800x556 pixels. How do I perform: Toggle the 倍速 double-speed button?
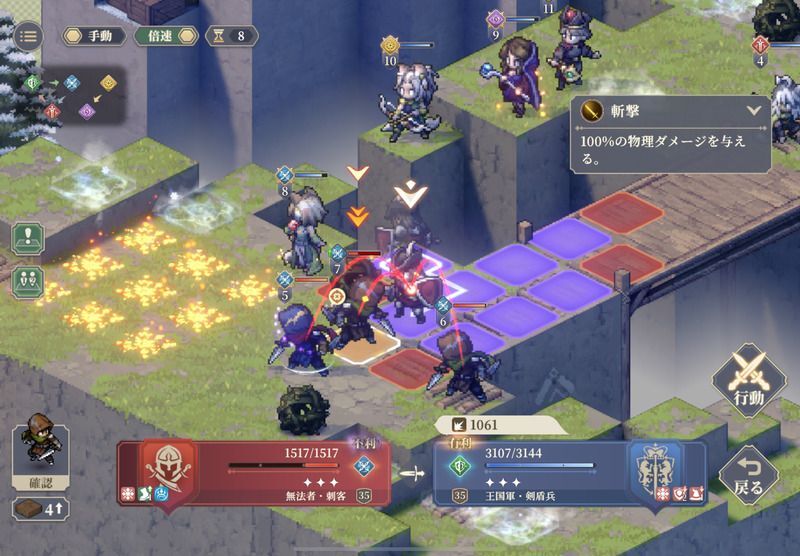(x=165, y=36)
